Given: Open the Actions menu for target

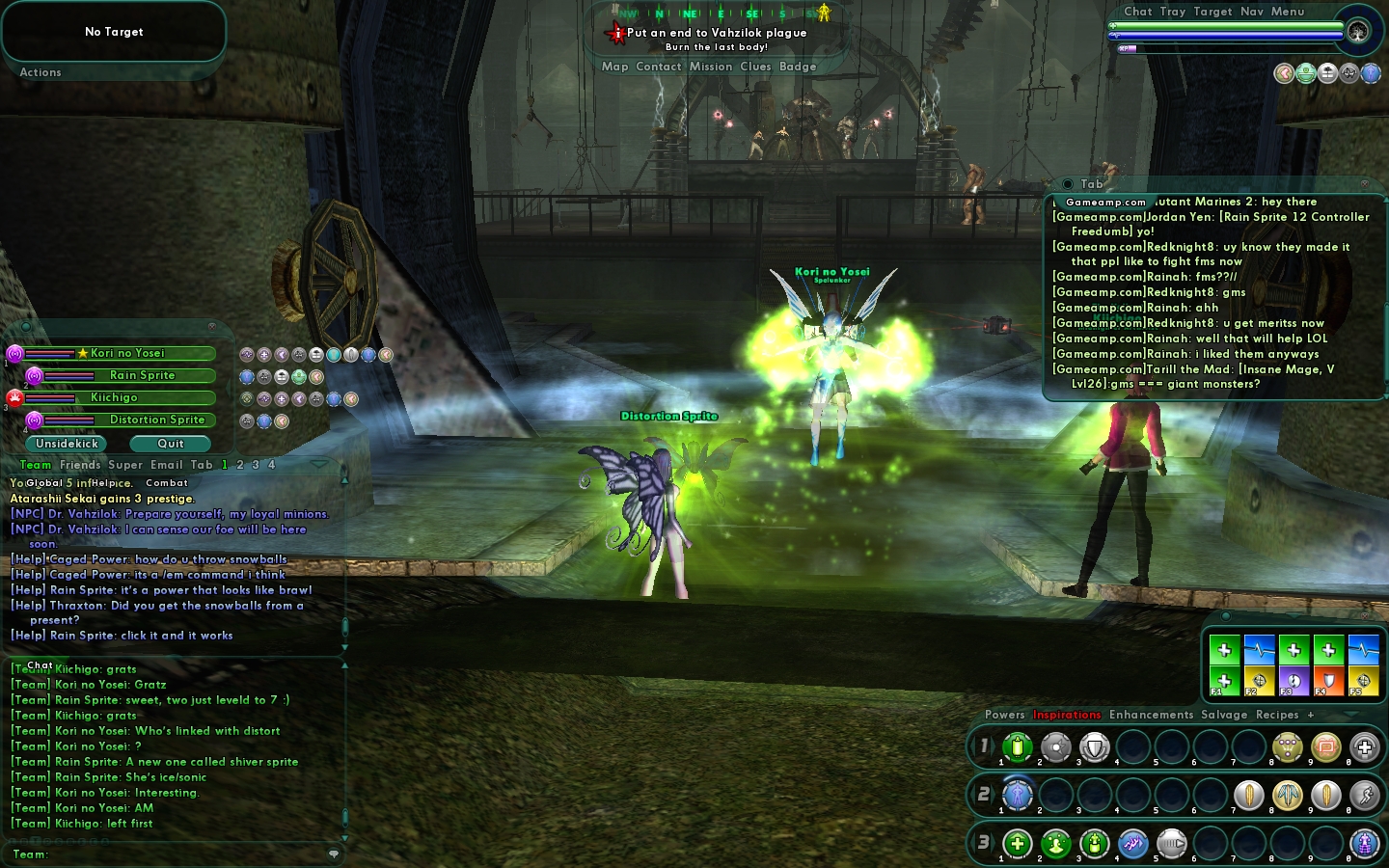Looking at the screenshot, I should 41,72.
